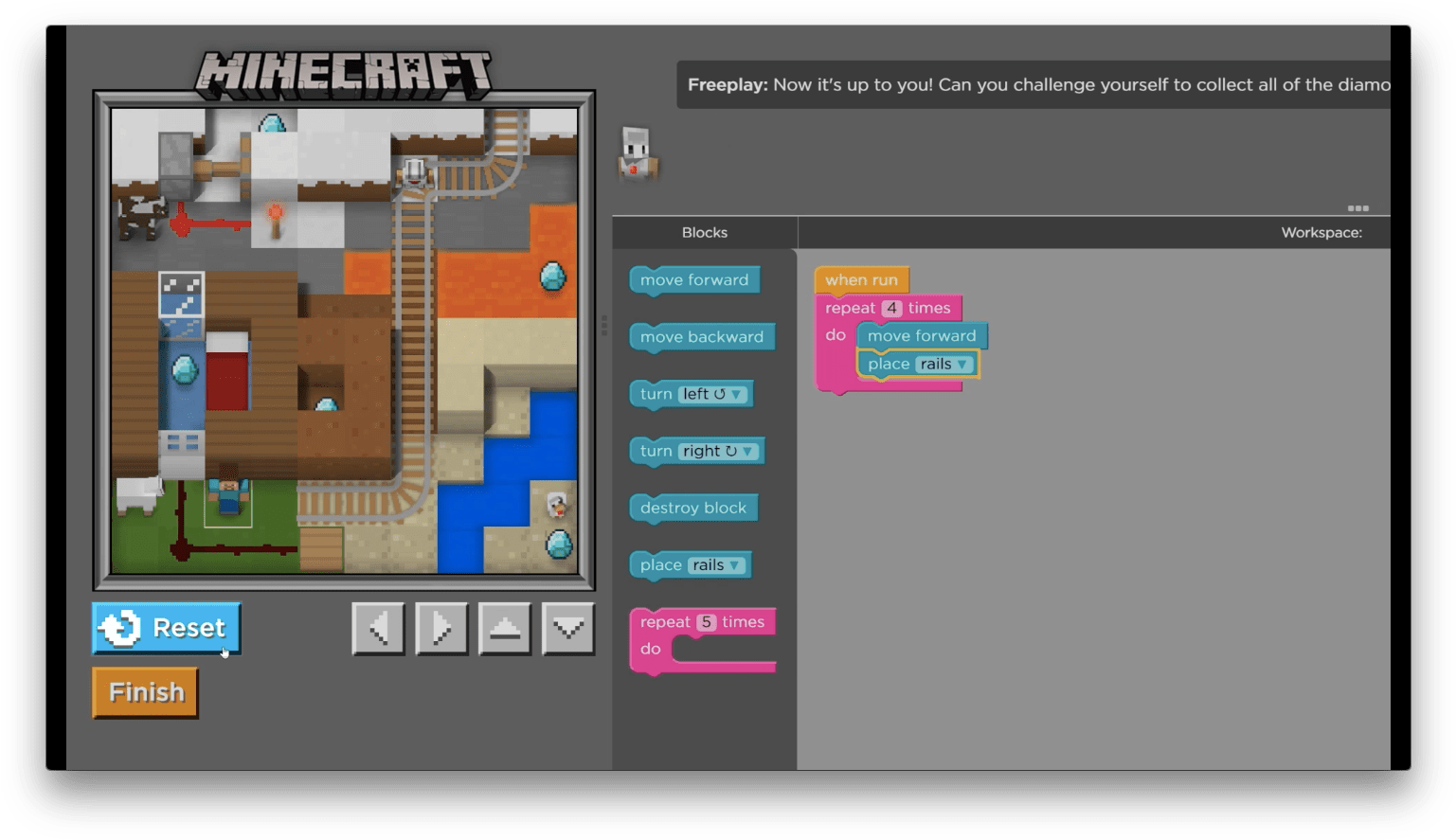
Task: Click the Steve head avatar beside the instructions
Action: point(636,153)
